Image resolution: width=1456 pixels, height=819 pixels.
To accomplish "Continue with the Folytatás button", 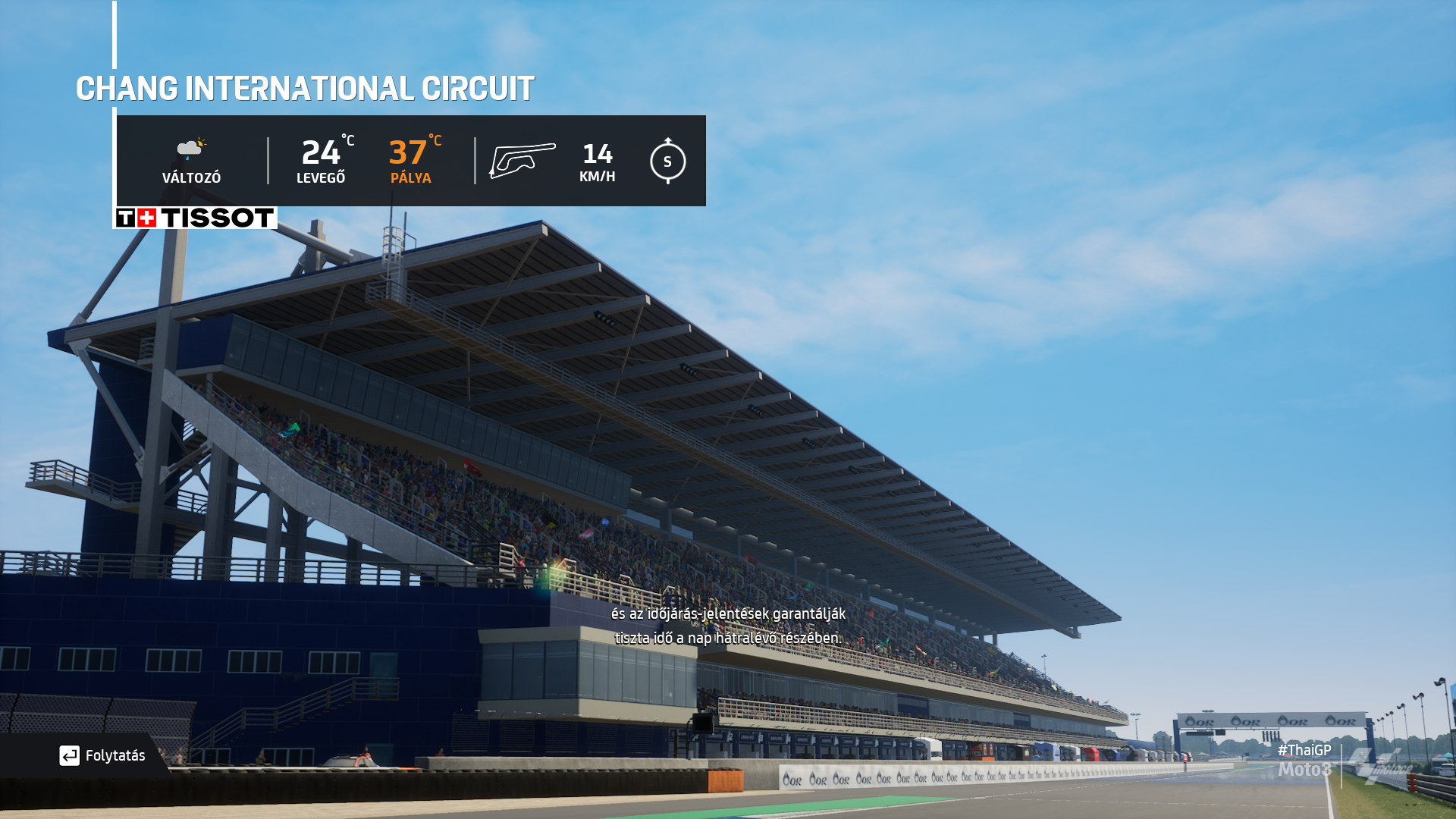I will (102, 755).
